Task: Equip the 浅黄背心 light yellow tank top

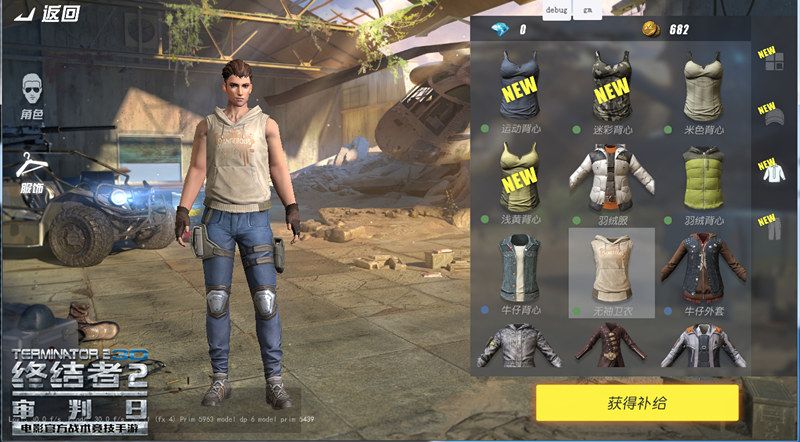Action: click(x=522, y=180)
